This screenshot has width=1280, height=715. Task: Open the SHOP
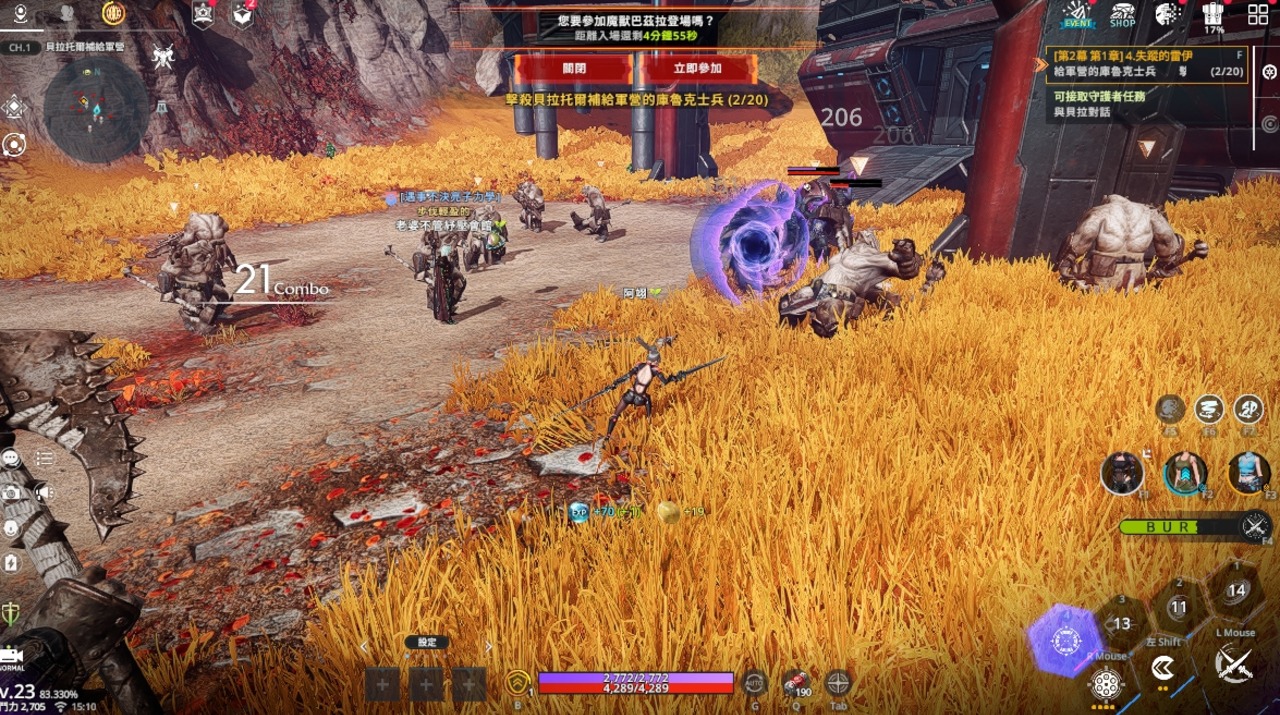point(1122,14)
